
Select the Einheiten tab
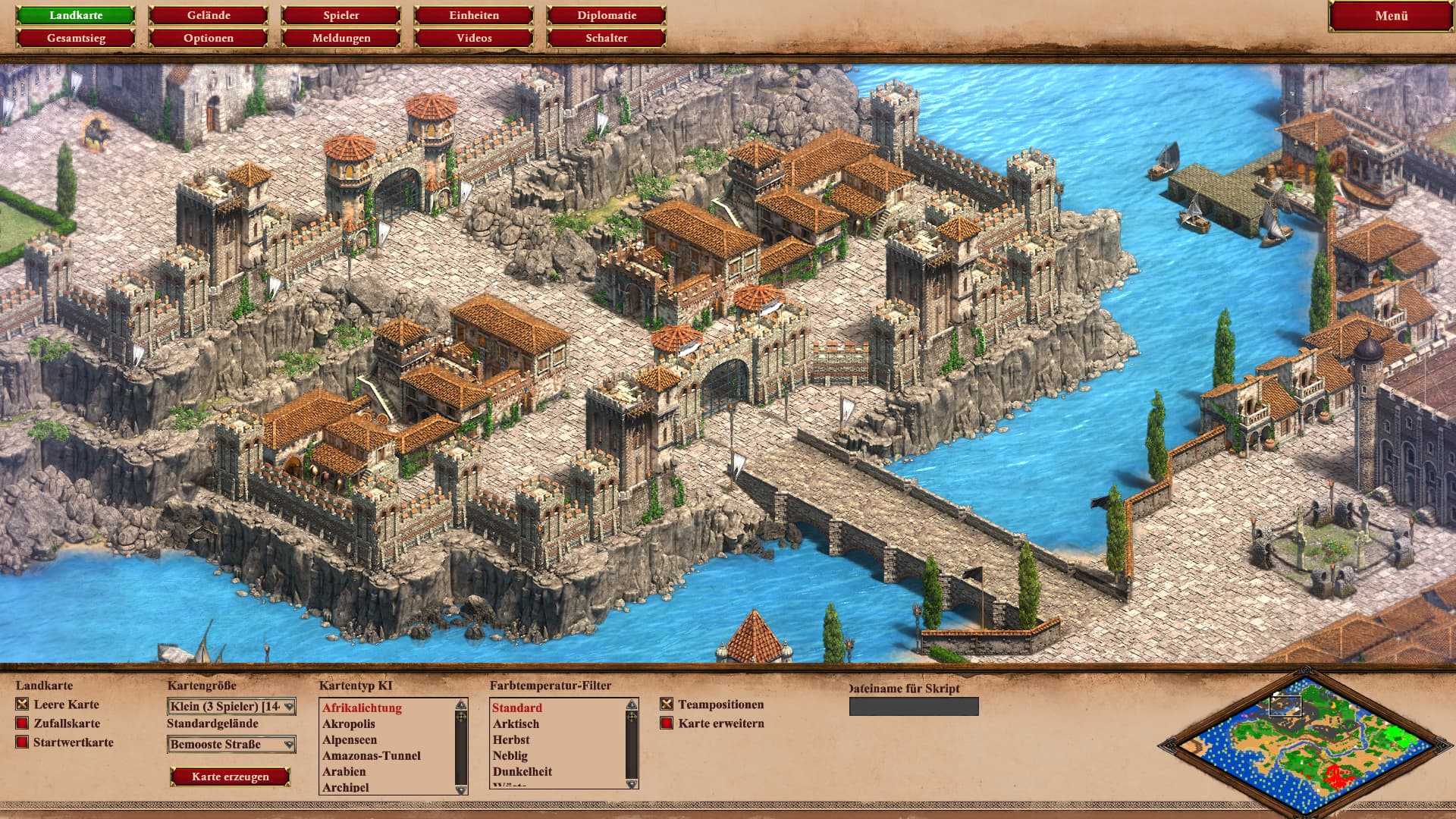tap(474, 15)
